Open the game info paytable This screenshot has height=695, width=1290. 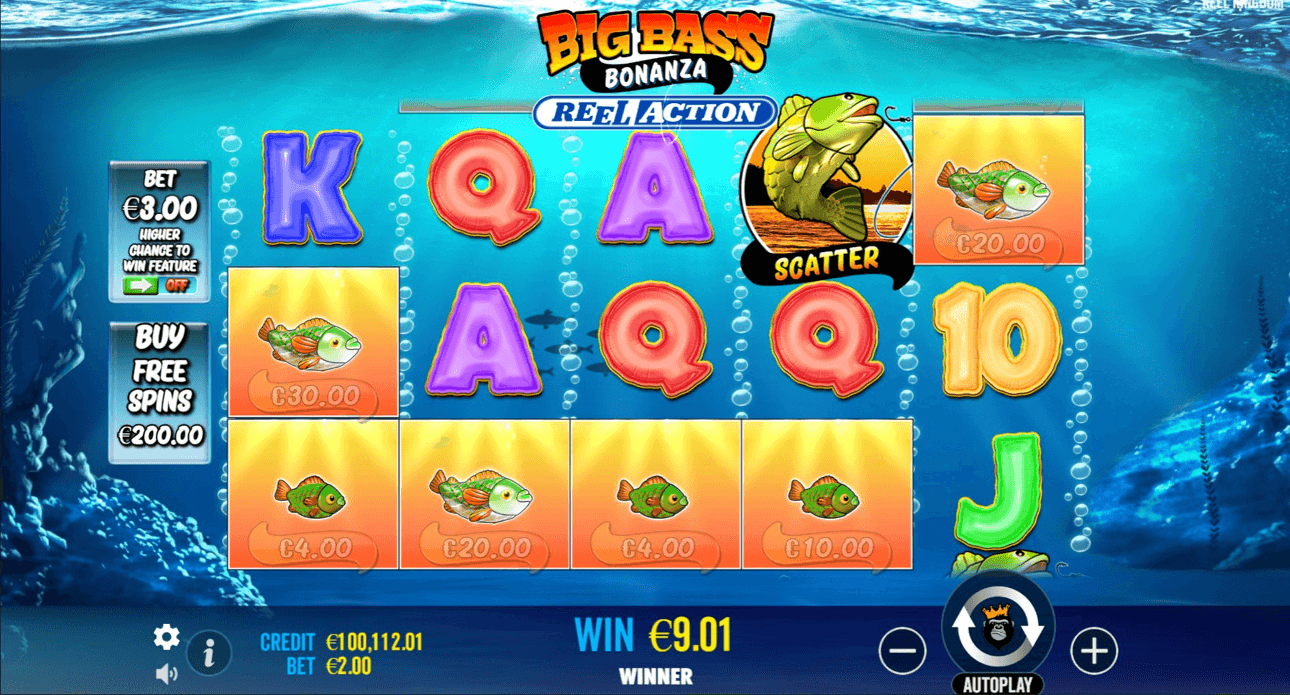[209, 654]
